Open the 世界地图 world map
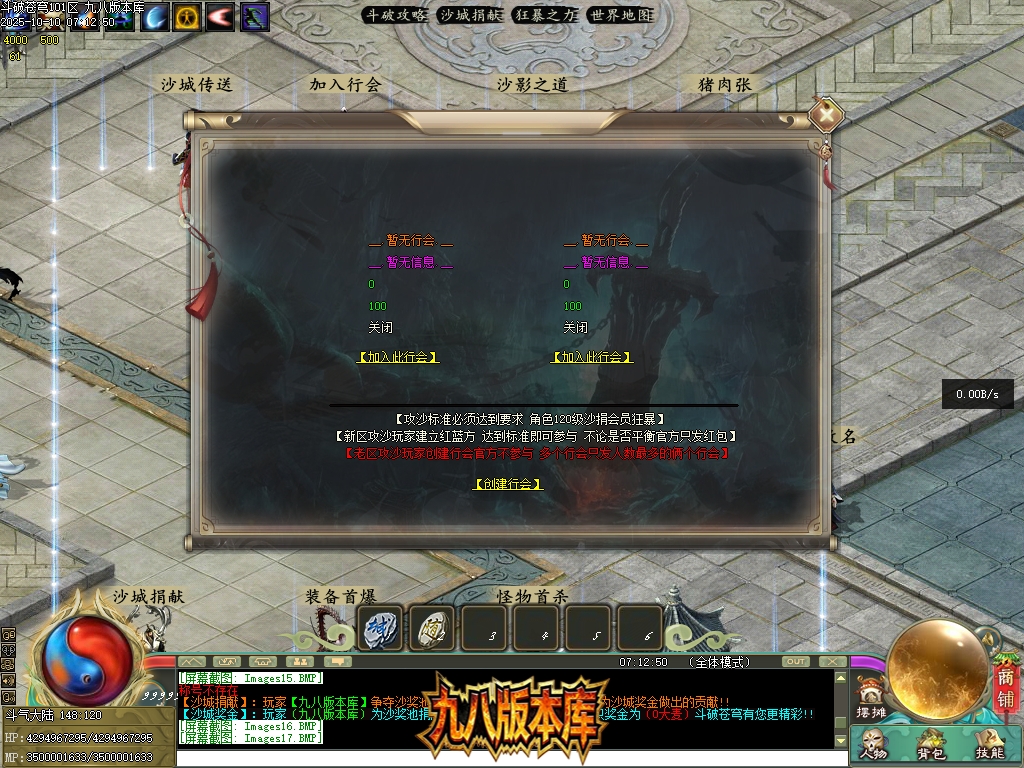The width and height of the screenshot is (1024, 768). tap(620, 15)
